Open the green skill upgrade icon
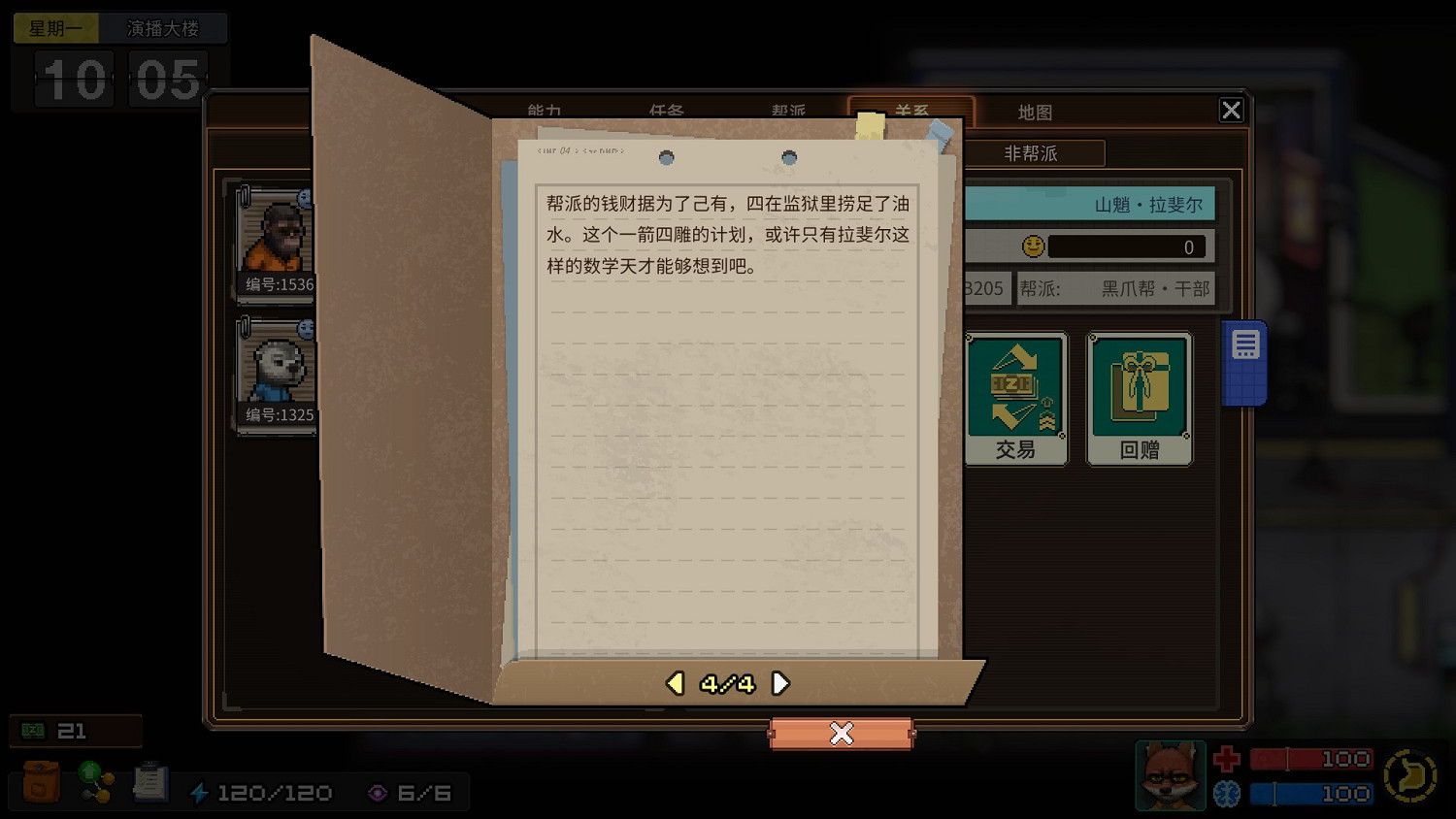This screenshot has height=819, width=1456. tap(94, 782)
